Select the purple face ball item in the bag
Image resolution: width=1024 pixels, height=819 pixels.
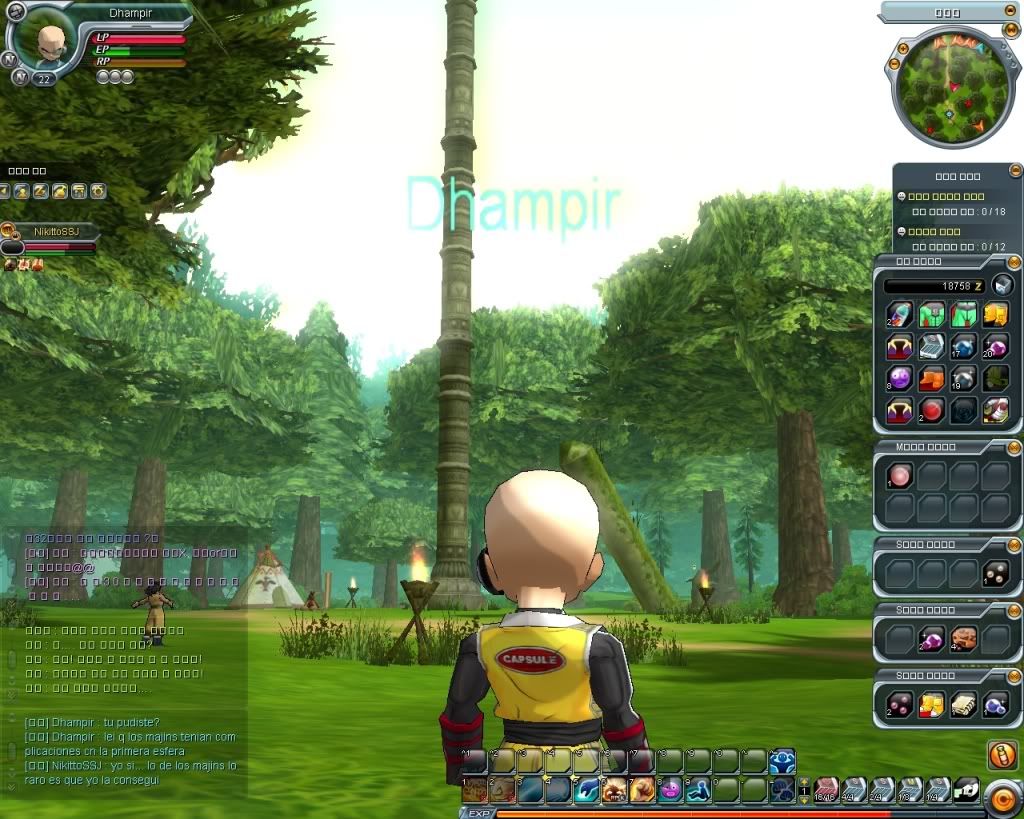coord(898,378)
